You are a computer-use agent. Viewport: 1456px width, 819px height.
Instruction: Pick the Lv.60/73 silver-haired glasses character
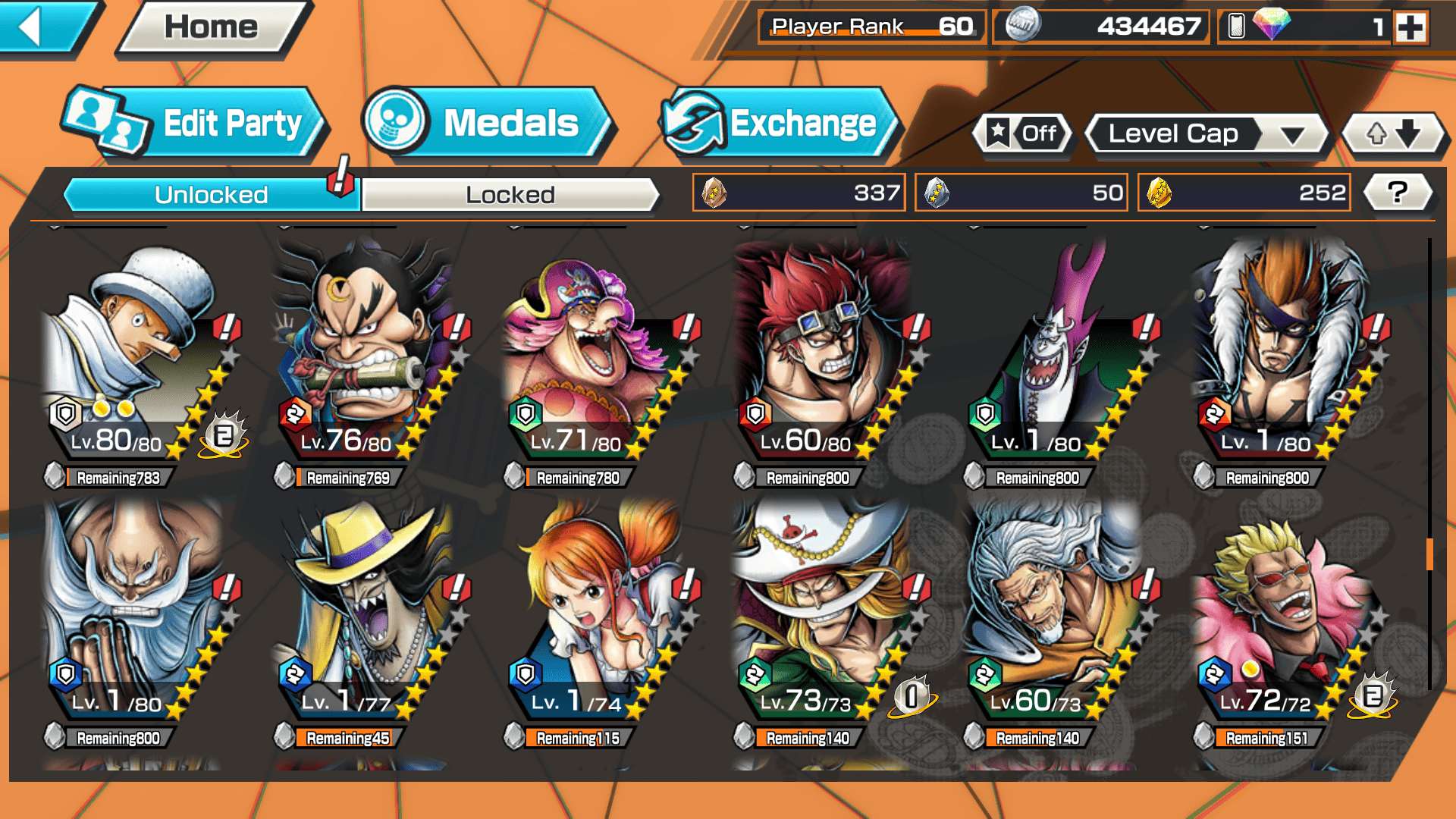tap(1058, 614)
